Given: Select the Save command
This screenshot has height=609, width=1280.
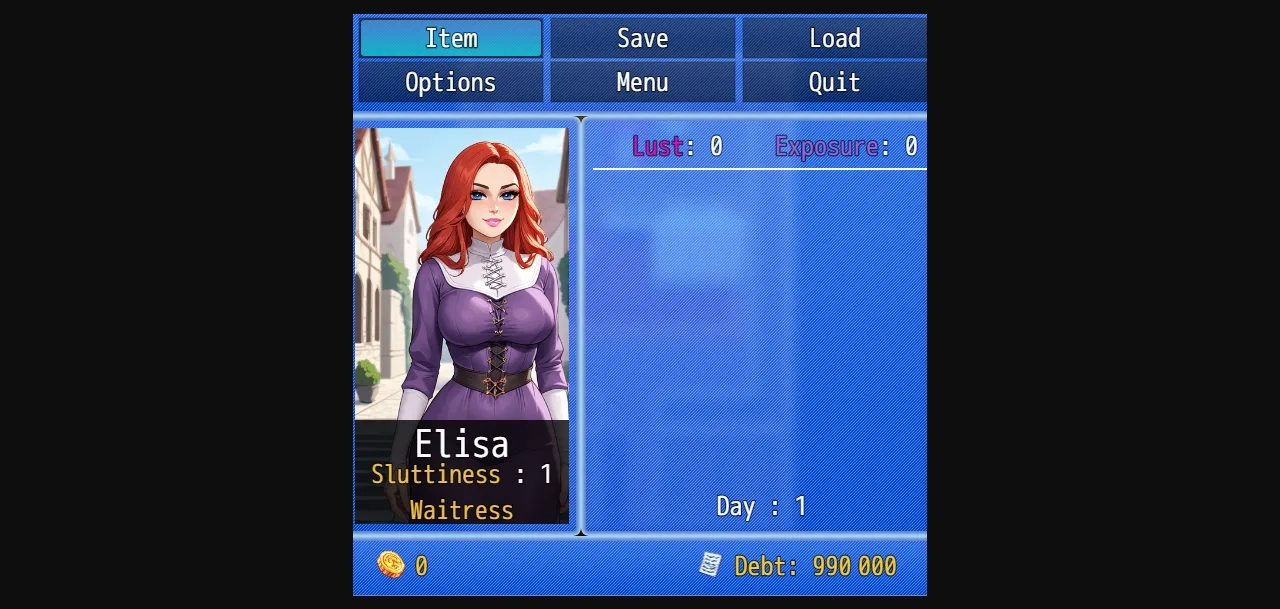Looking at the screenshot, I should point(642,38).
